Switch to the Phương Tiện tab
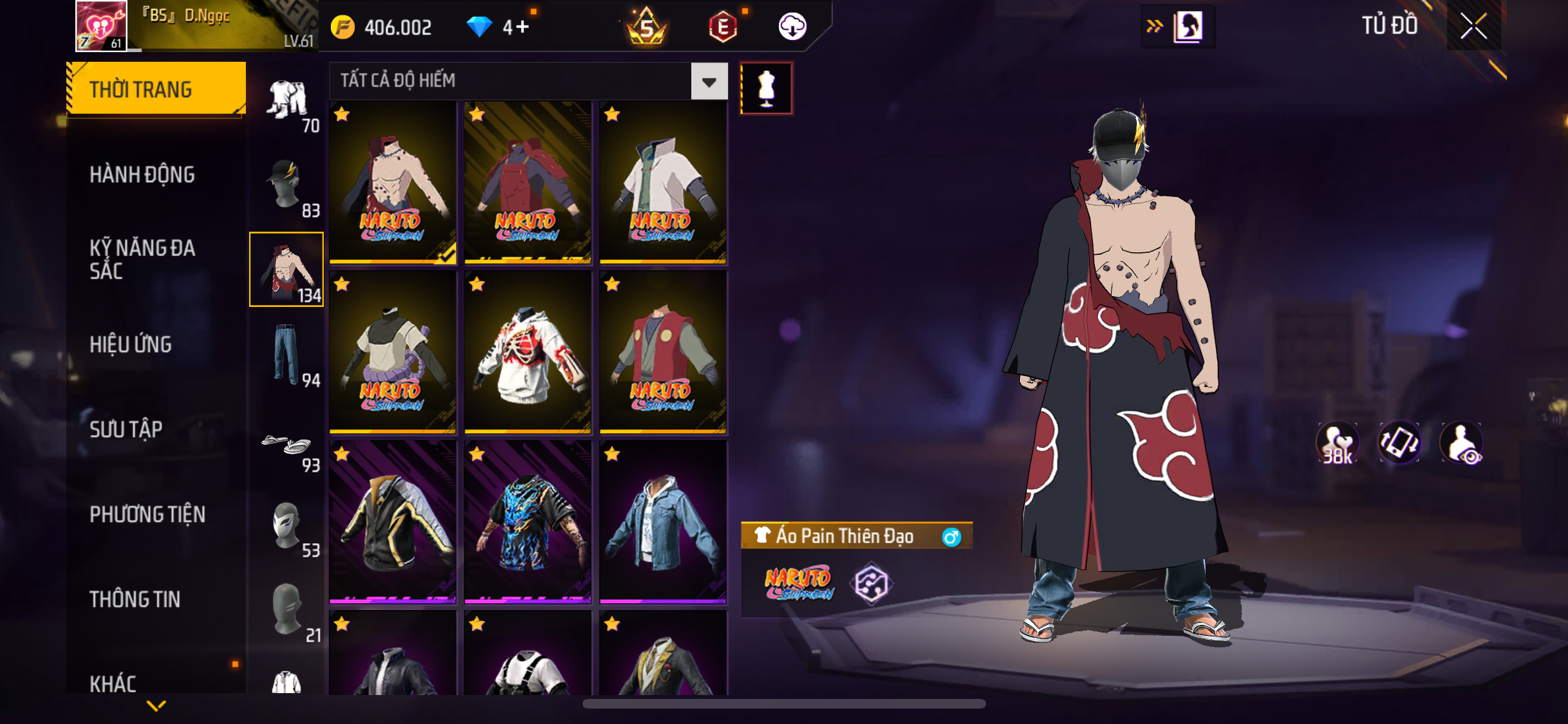 coord(147,514)
